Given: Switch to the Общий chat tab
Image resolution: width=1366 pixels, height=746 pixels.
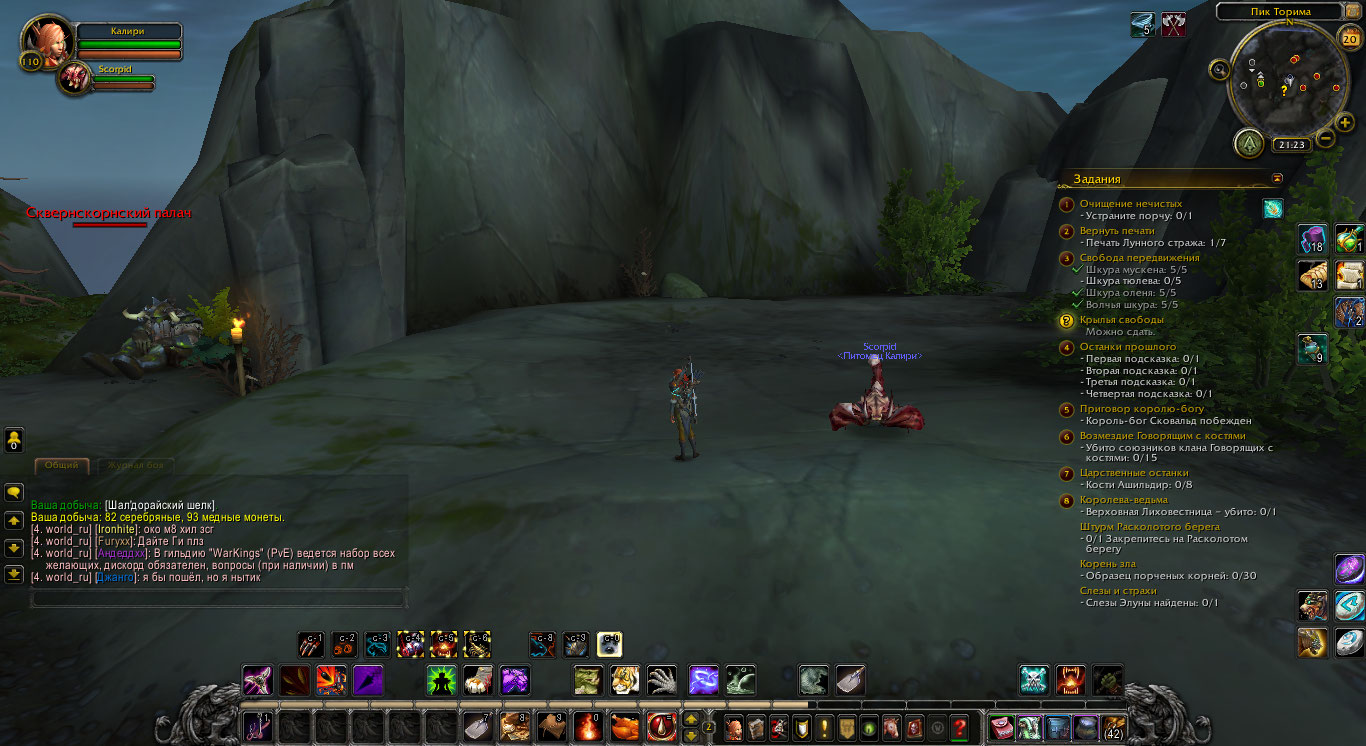Looking at the screenshot, I should click(61, 465).
